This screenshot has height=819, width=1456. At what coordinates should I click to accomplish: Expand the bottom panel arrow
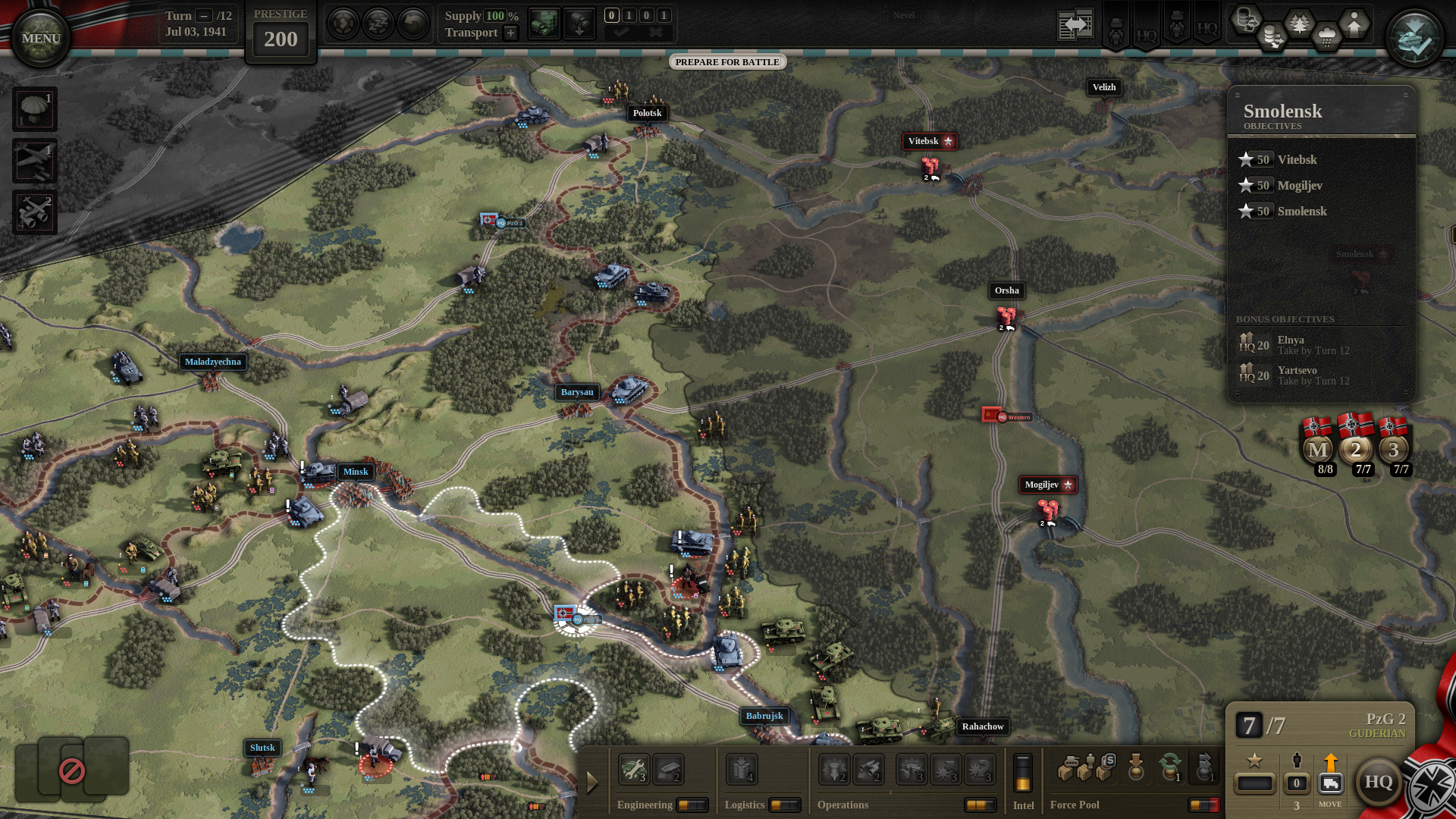[592, 783]
